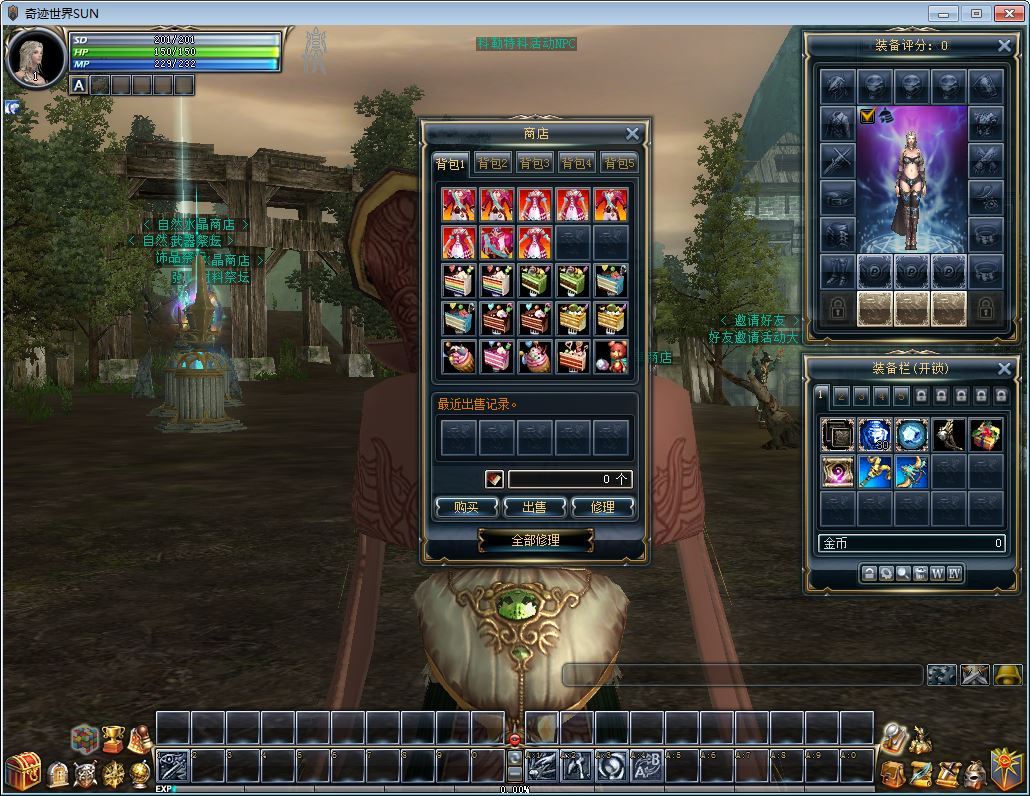Click the golden trophy icon
This screenshot has width=1030, height=796.
113,740
